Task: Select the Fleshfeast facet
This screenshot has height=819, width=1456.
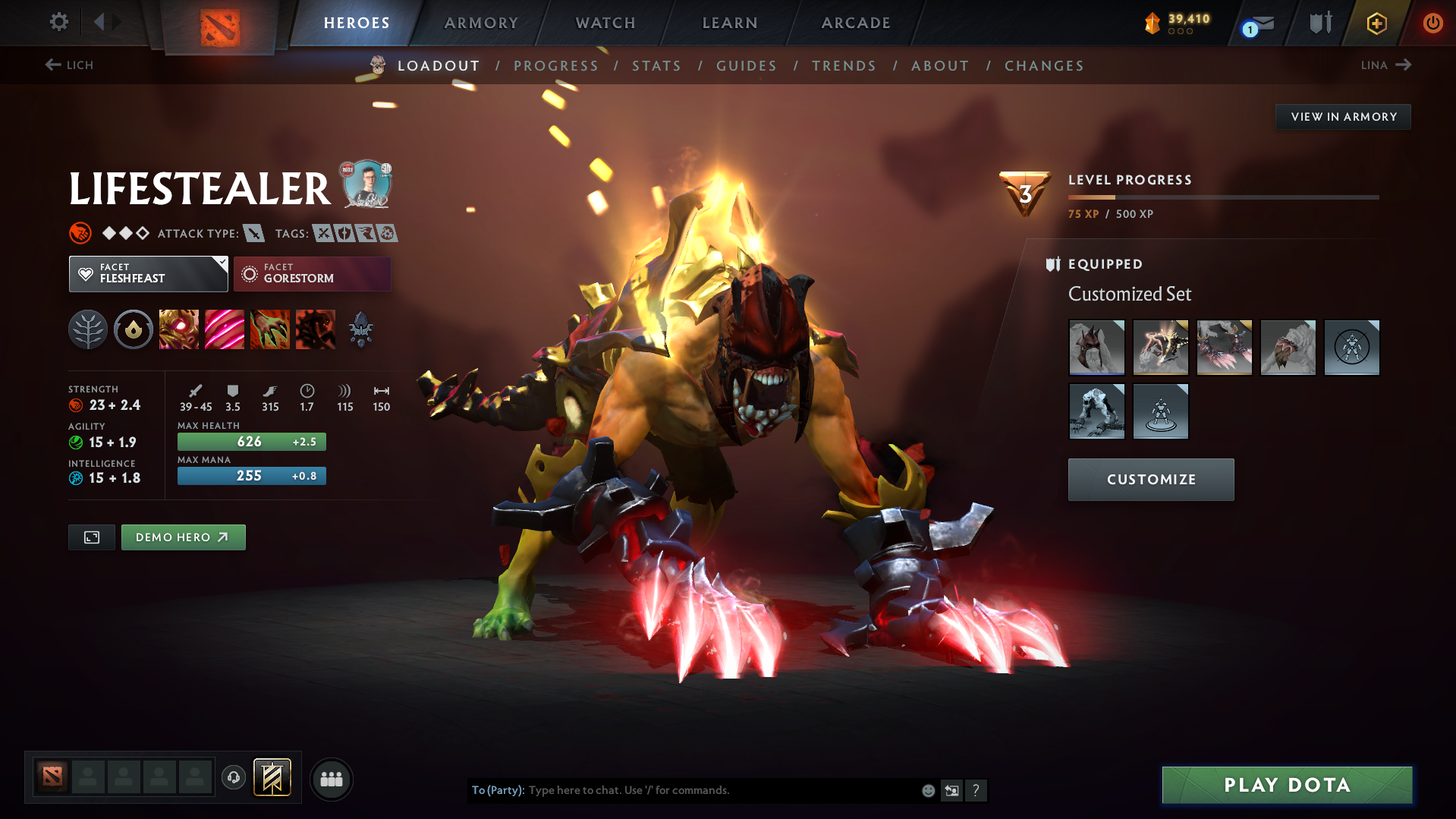Action: tap(148, 273)
